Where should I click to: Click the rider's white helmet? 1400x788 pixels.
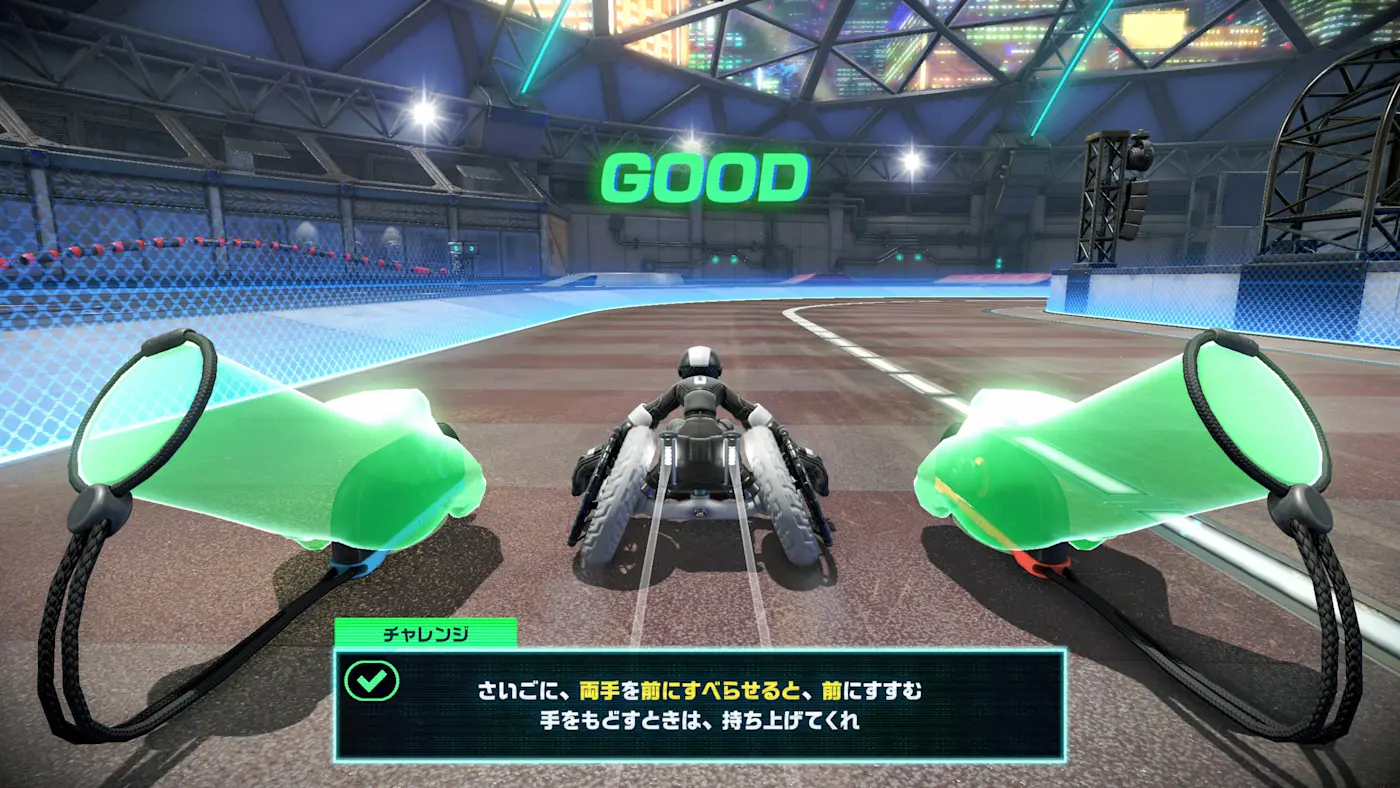coord(699,358)
